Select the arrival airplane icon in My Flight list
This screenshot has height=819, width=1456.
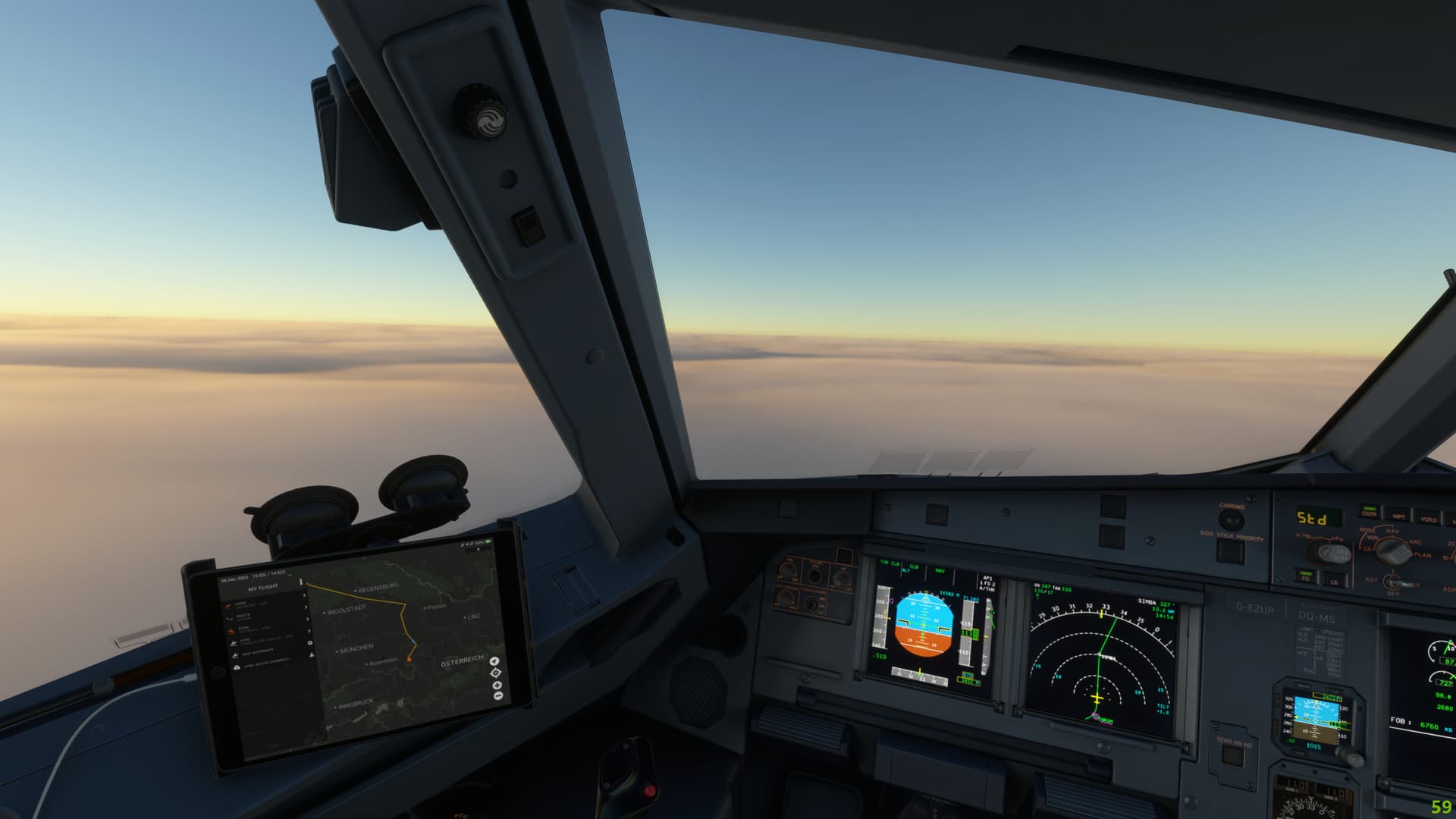coord(231,629)
